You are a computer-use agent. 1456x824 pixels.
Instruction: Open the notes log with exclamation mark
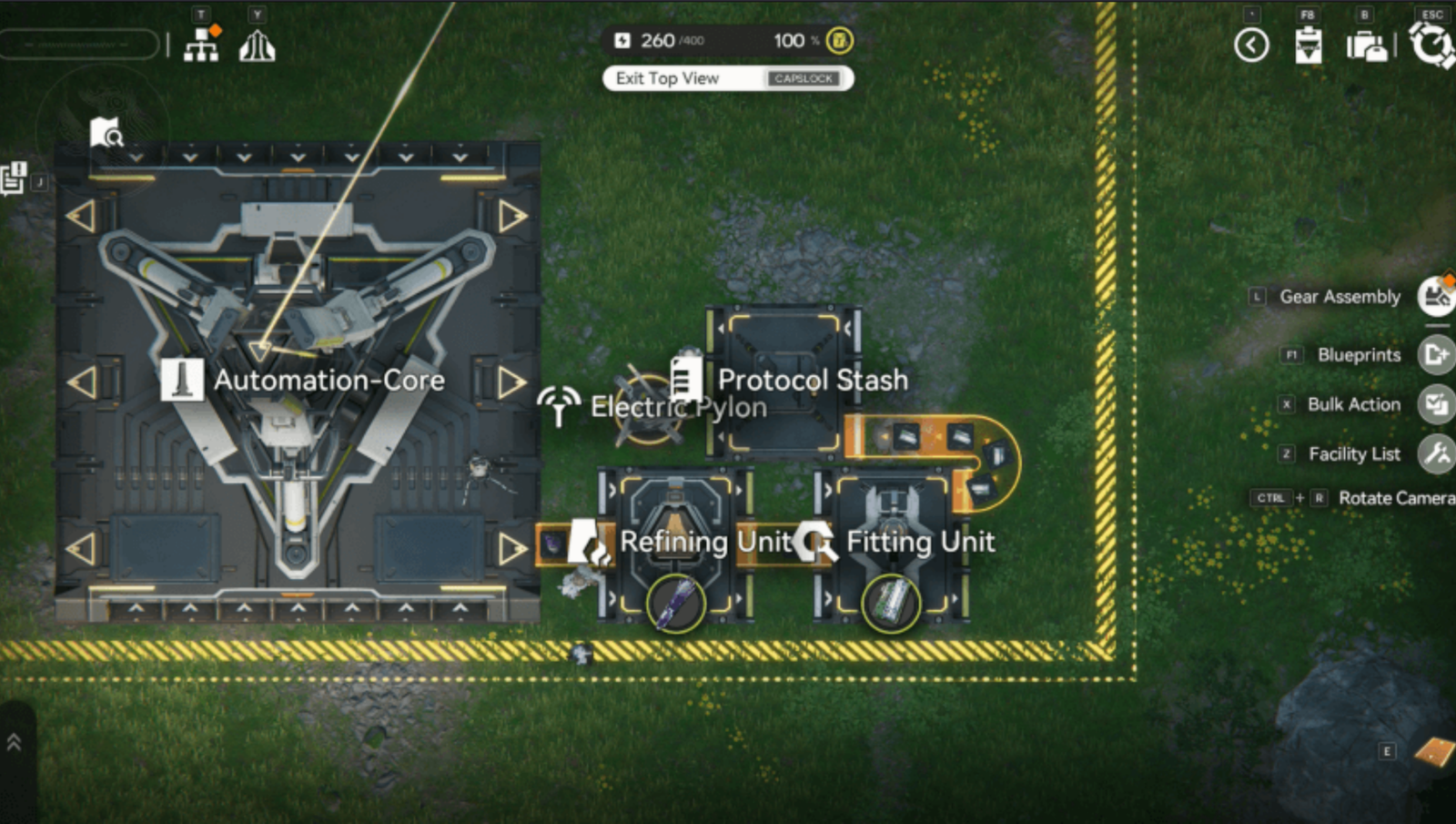point(13,178)
